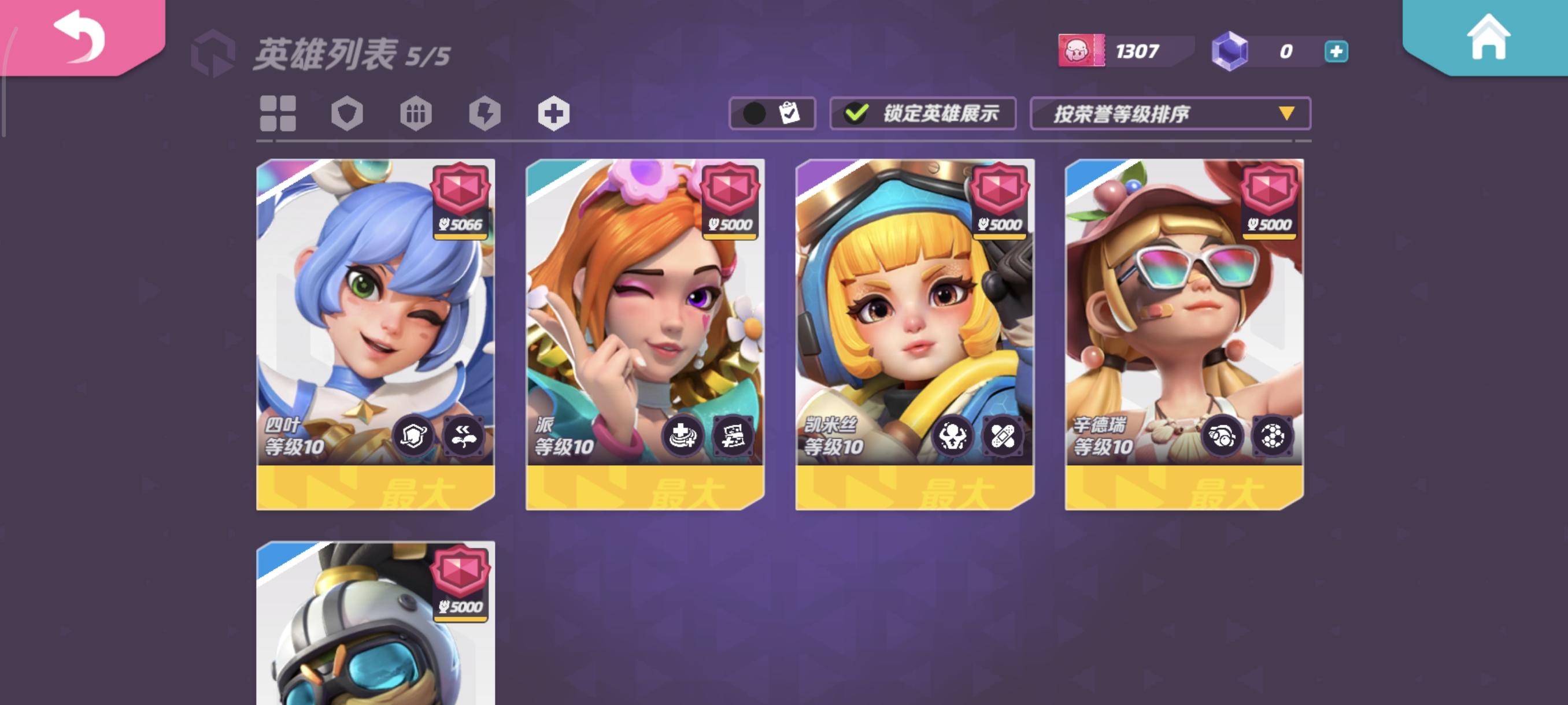Screen dimensions: 1568x705
Task: Toggle the clipboard switch left of 锁定英雄展示
Action: tap(772, 113)
